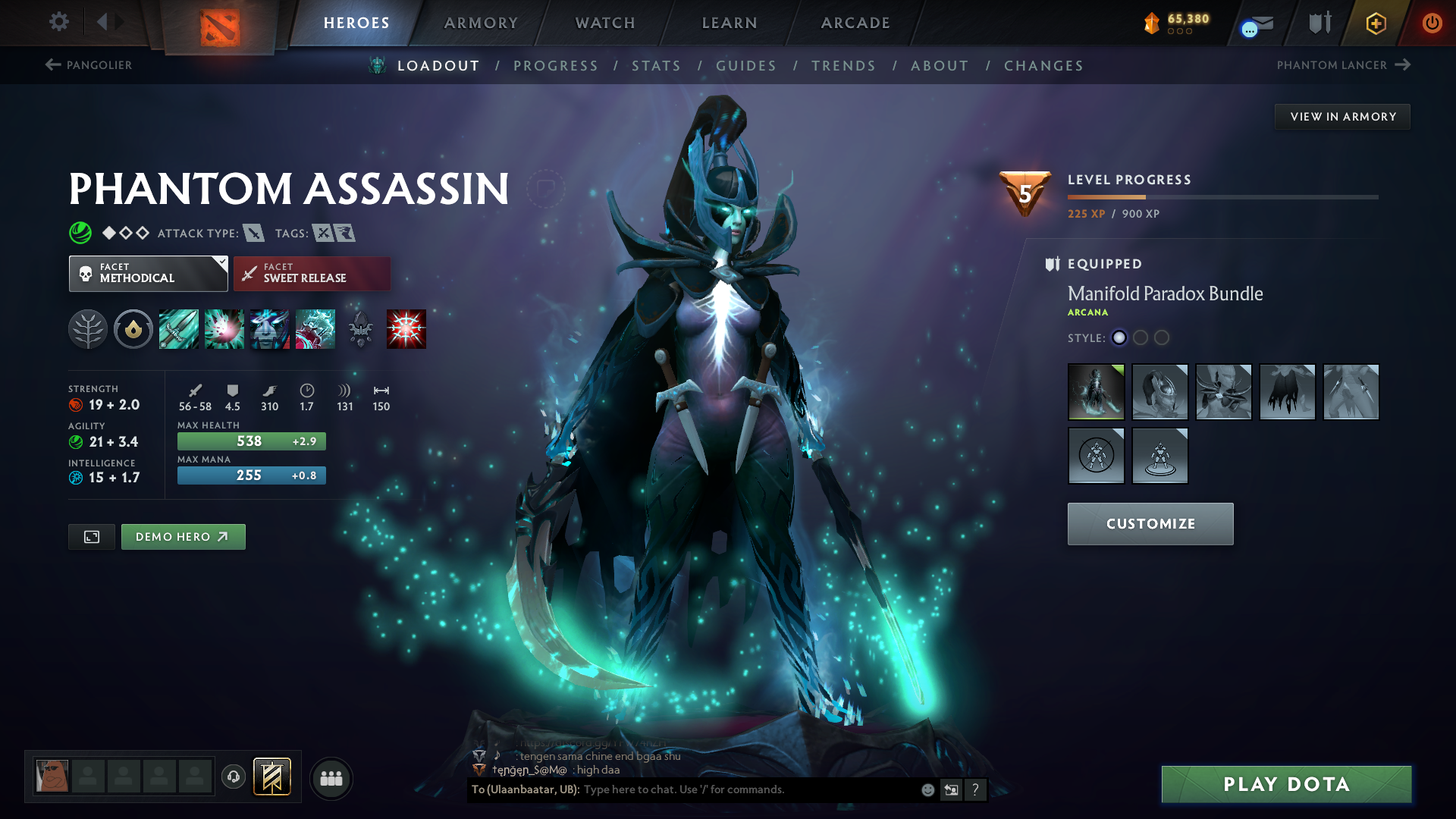Screen dimensions: 1456x819
Task: Switch to the Armory tab
Action: pos(481,23)
